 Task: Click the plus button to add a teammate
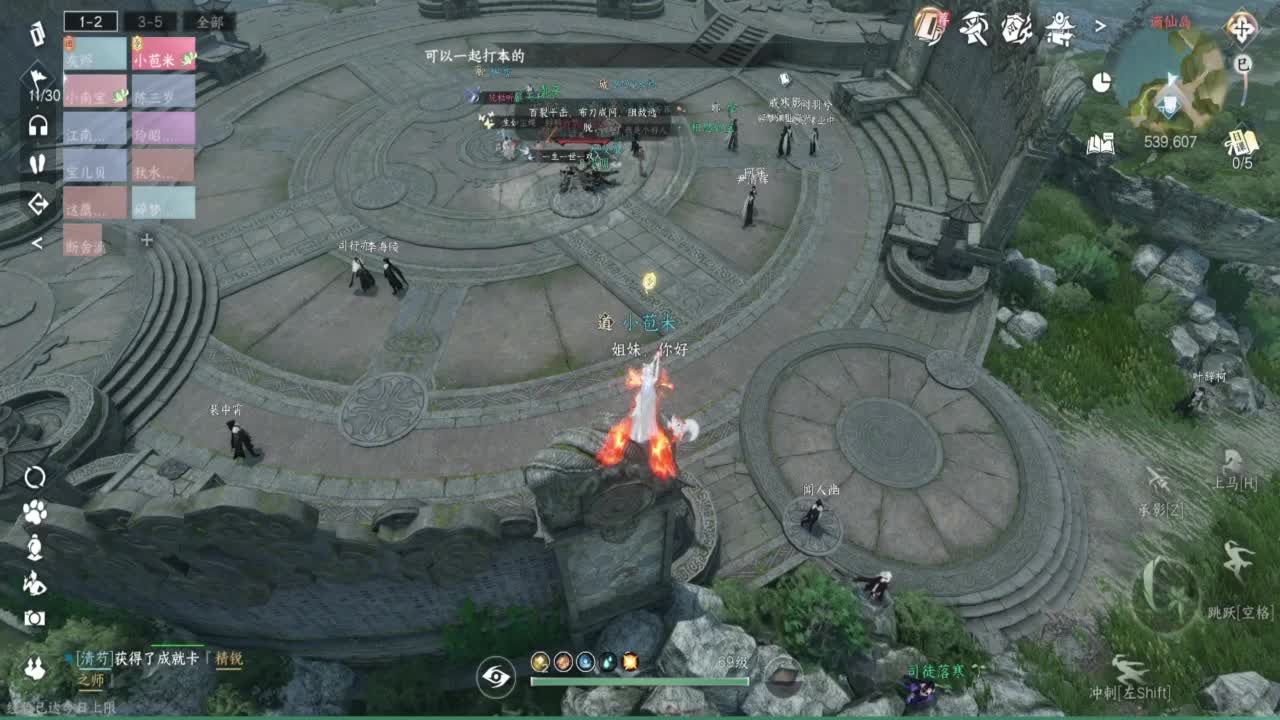[x=148, y=240]
